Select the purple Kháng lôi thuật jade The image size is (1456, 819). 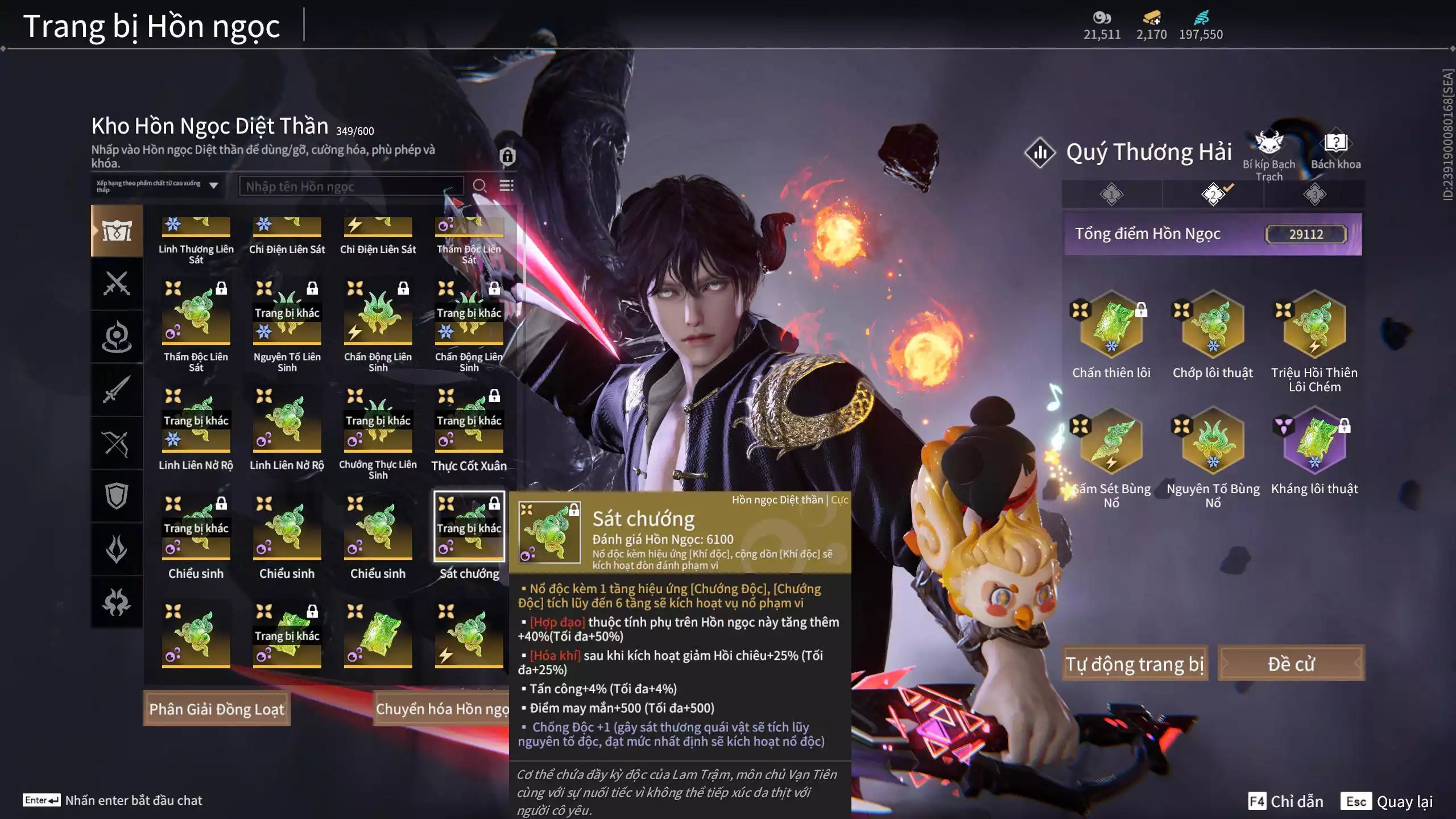(x=1314, y=441)
